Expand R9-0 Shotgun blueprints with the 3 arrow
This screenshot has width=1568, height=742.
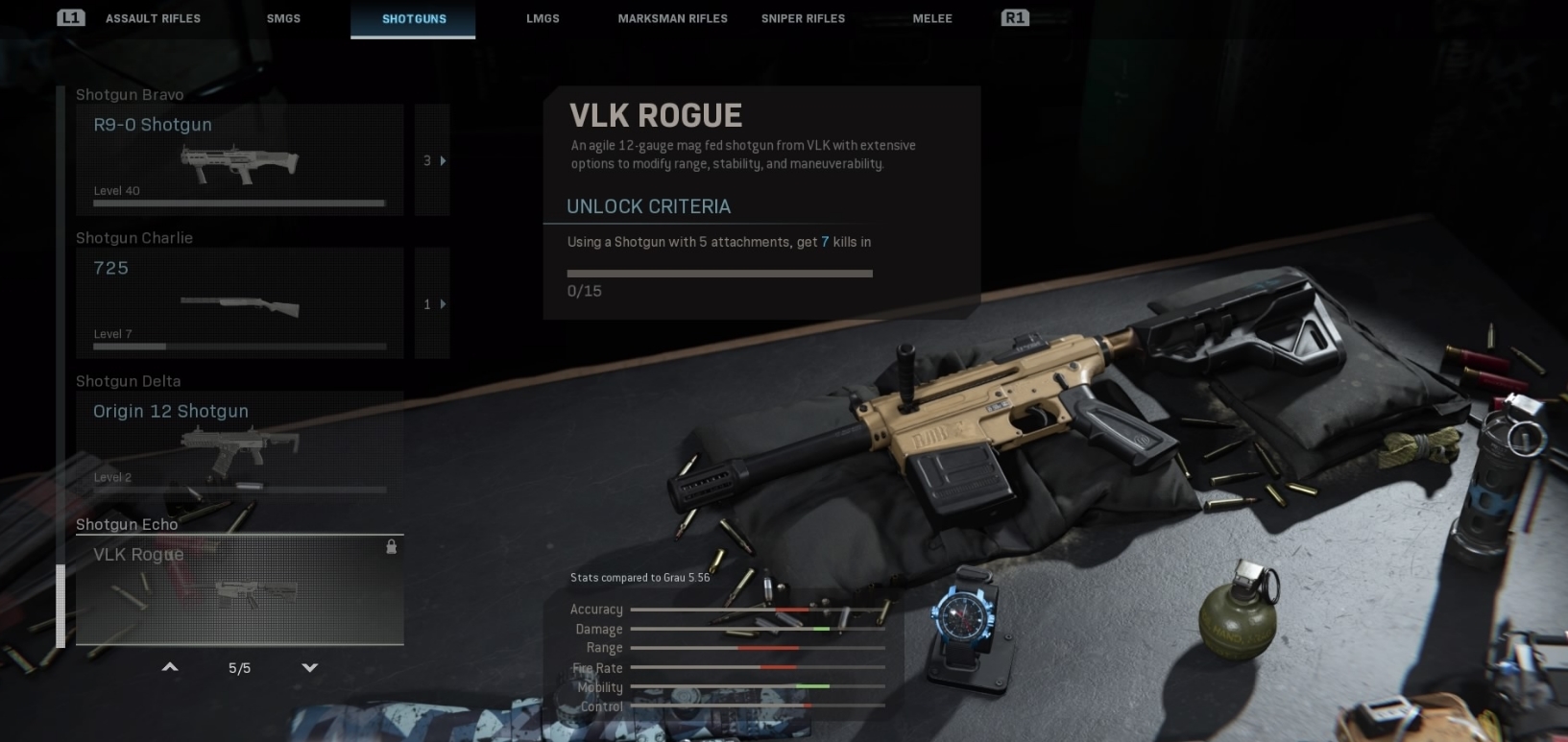433,160
